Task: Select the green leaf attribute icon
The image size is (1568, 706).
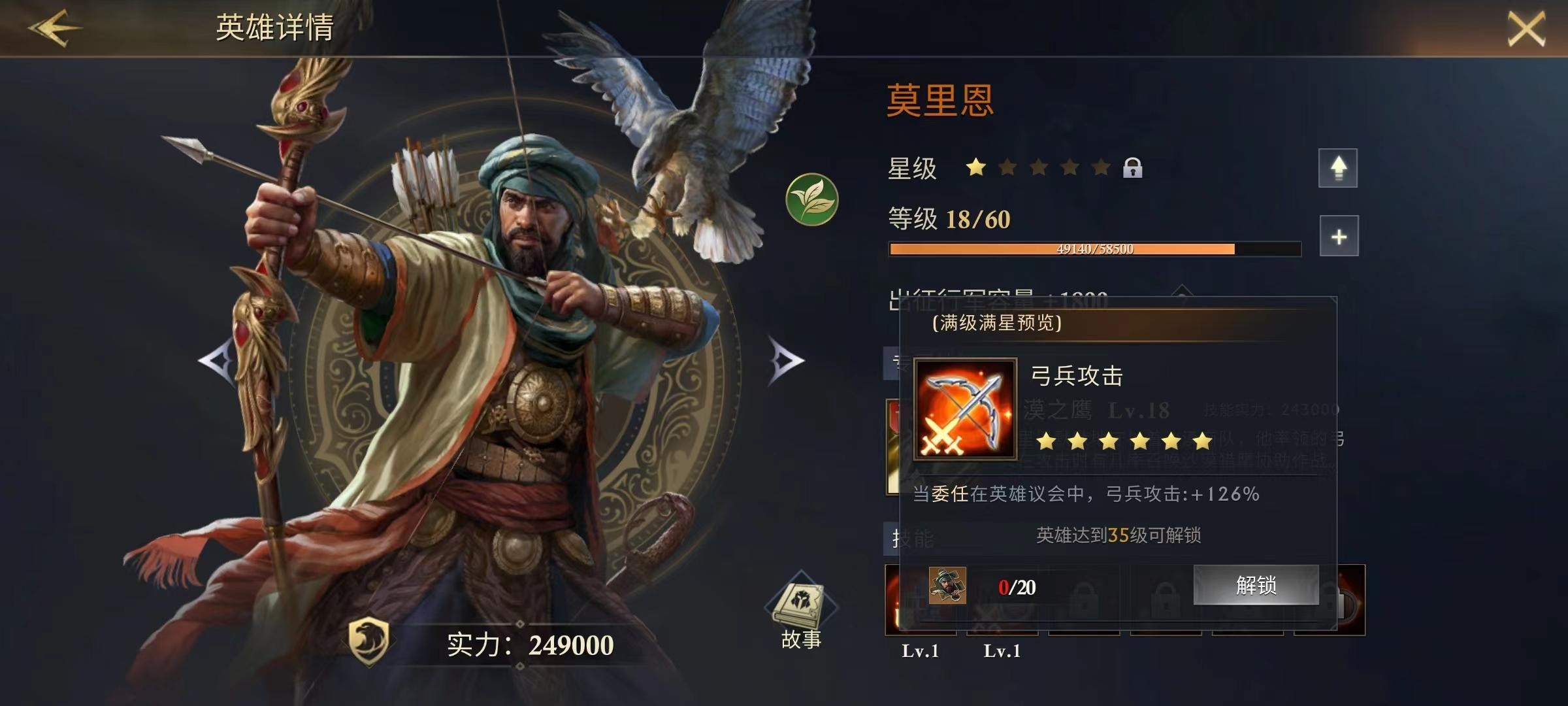Action: pos(811,199)
